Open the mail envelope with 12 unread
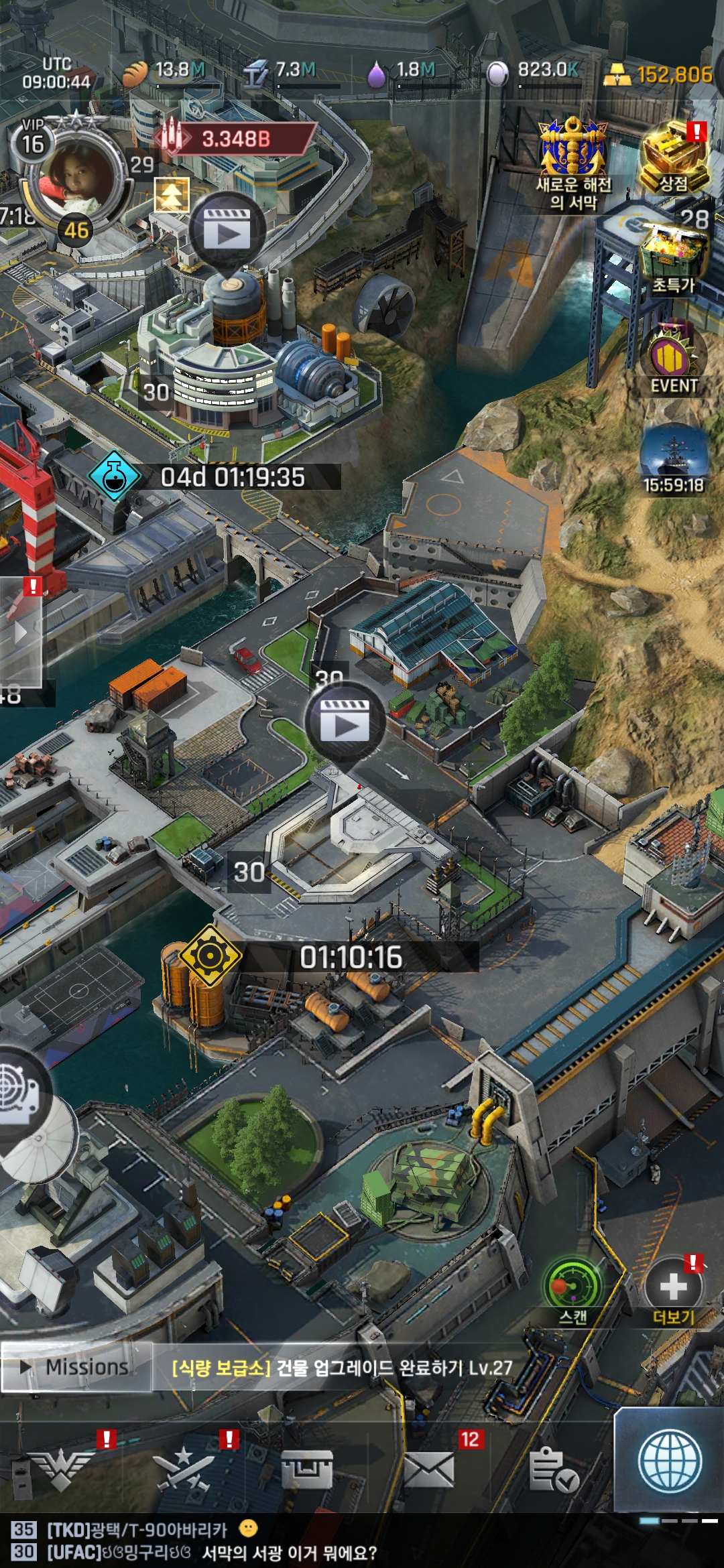Screen dimensions: 724x1568 coord(429,1469)
